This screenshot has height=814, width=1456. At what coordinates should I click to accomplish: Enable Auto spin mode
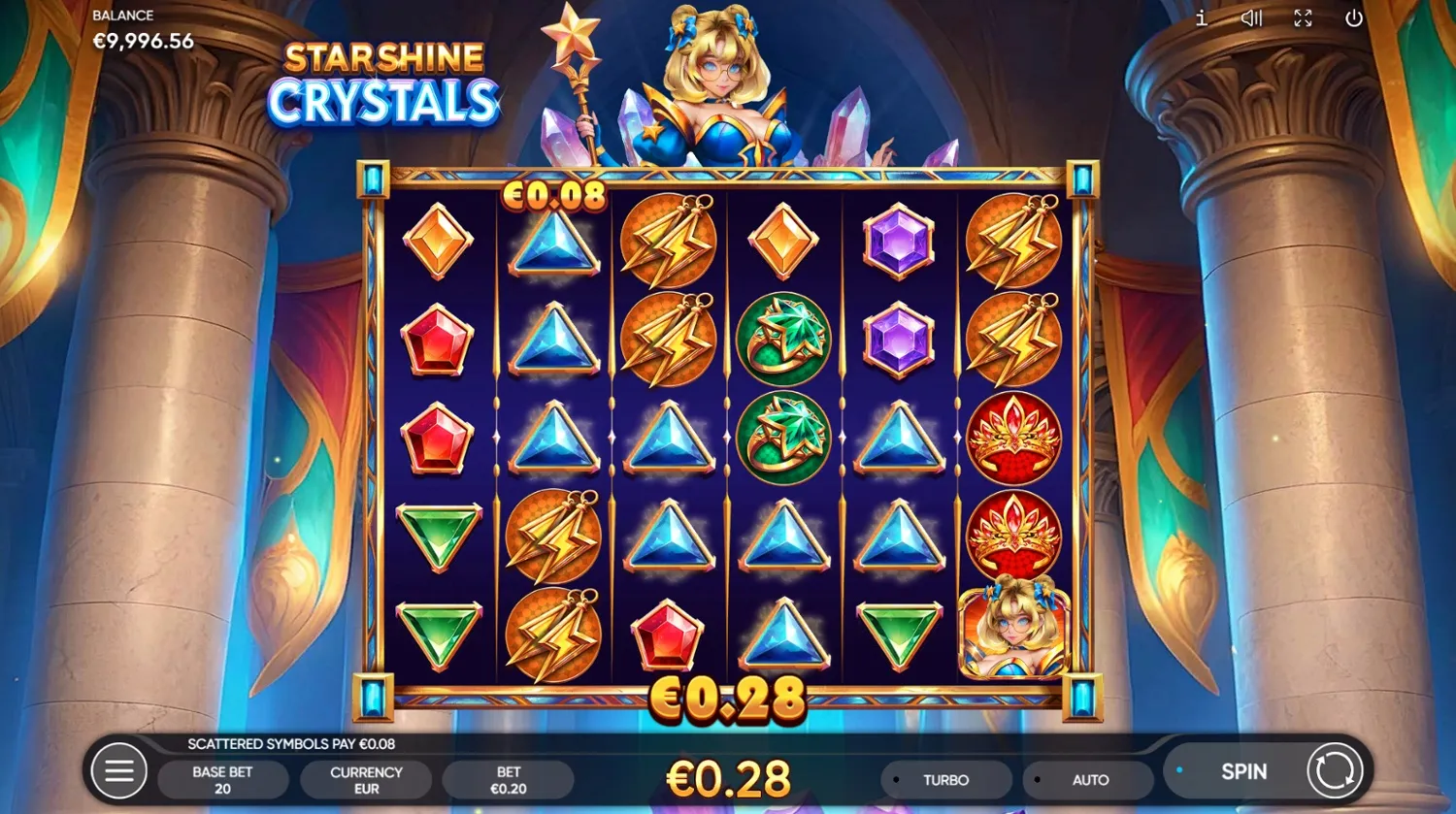pos(1091,779)
